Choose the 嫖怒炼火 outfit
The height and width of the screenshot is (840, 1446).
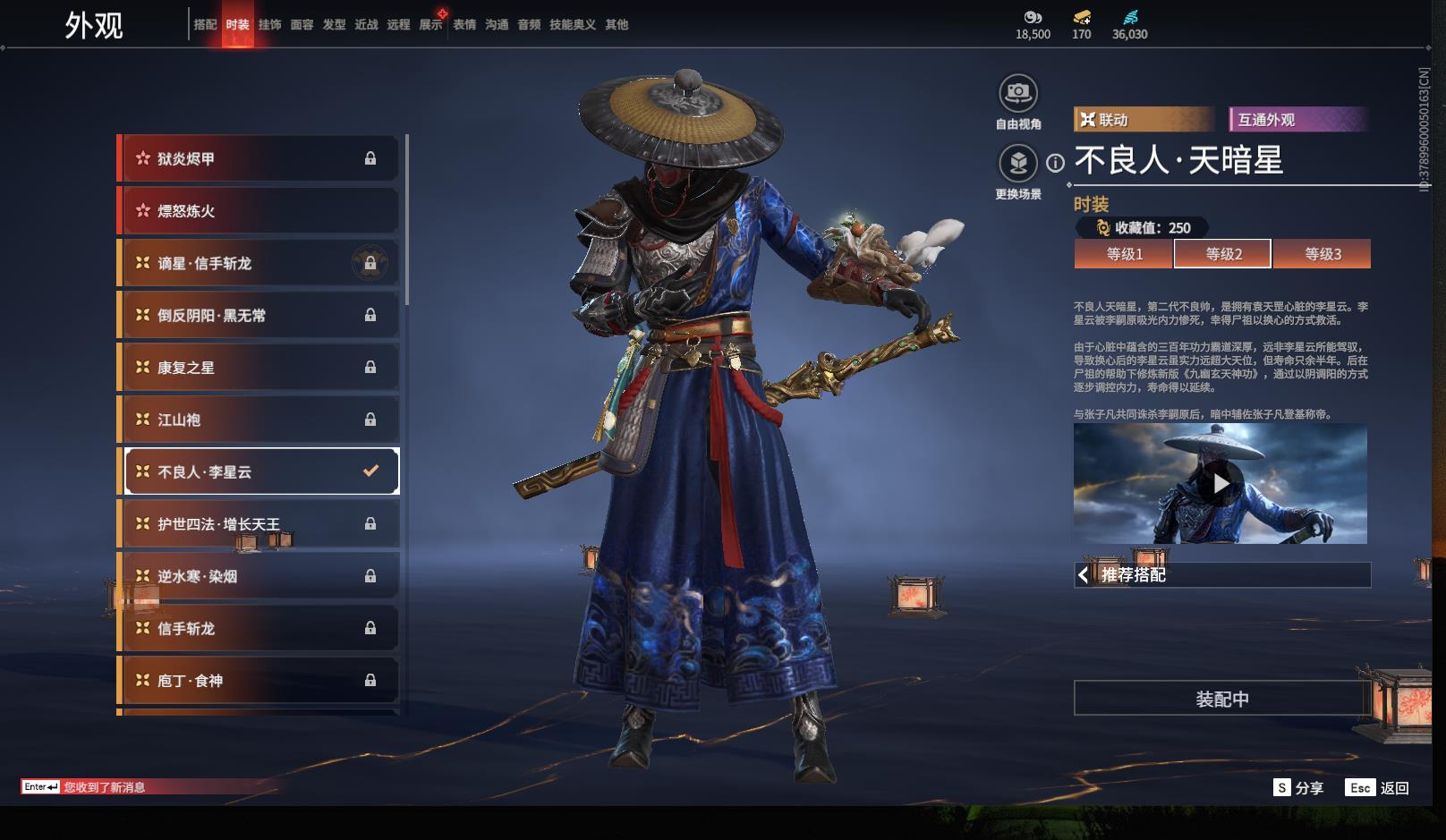(x=259, y=211)
